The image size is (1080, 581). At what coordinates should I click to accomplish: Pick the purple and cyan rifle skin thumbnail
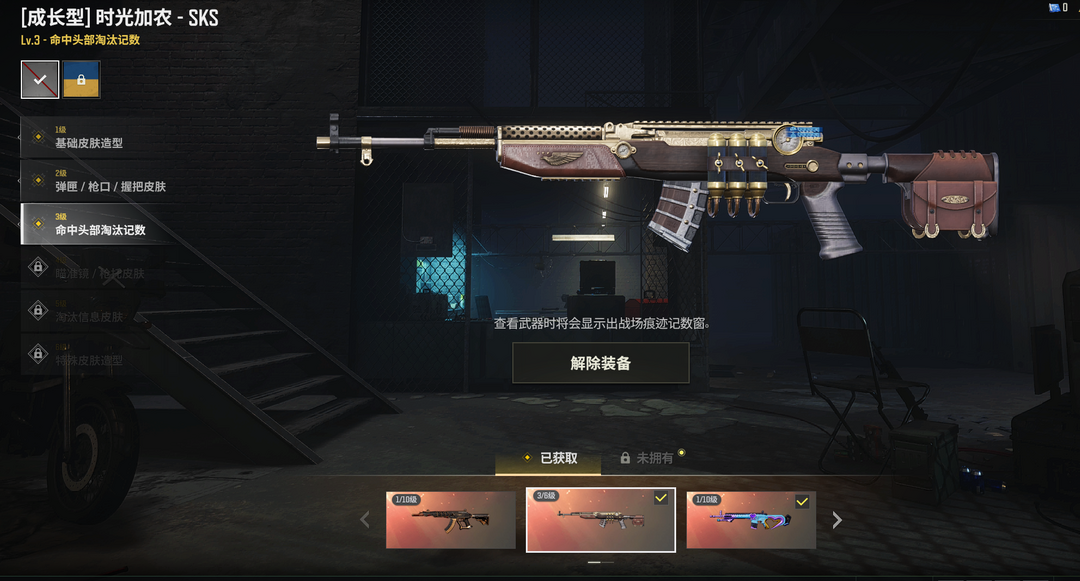pyautogui.click(x=751, y=520)
